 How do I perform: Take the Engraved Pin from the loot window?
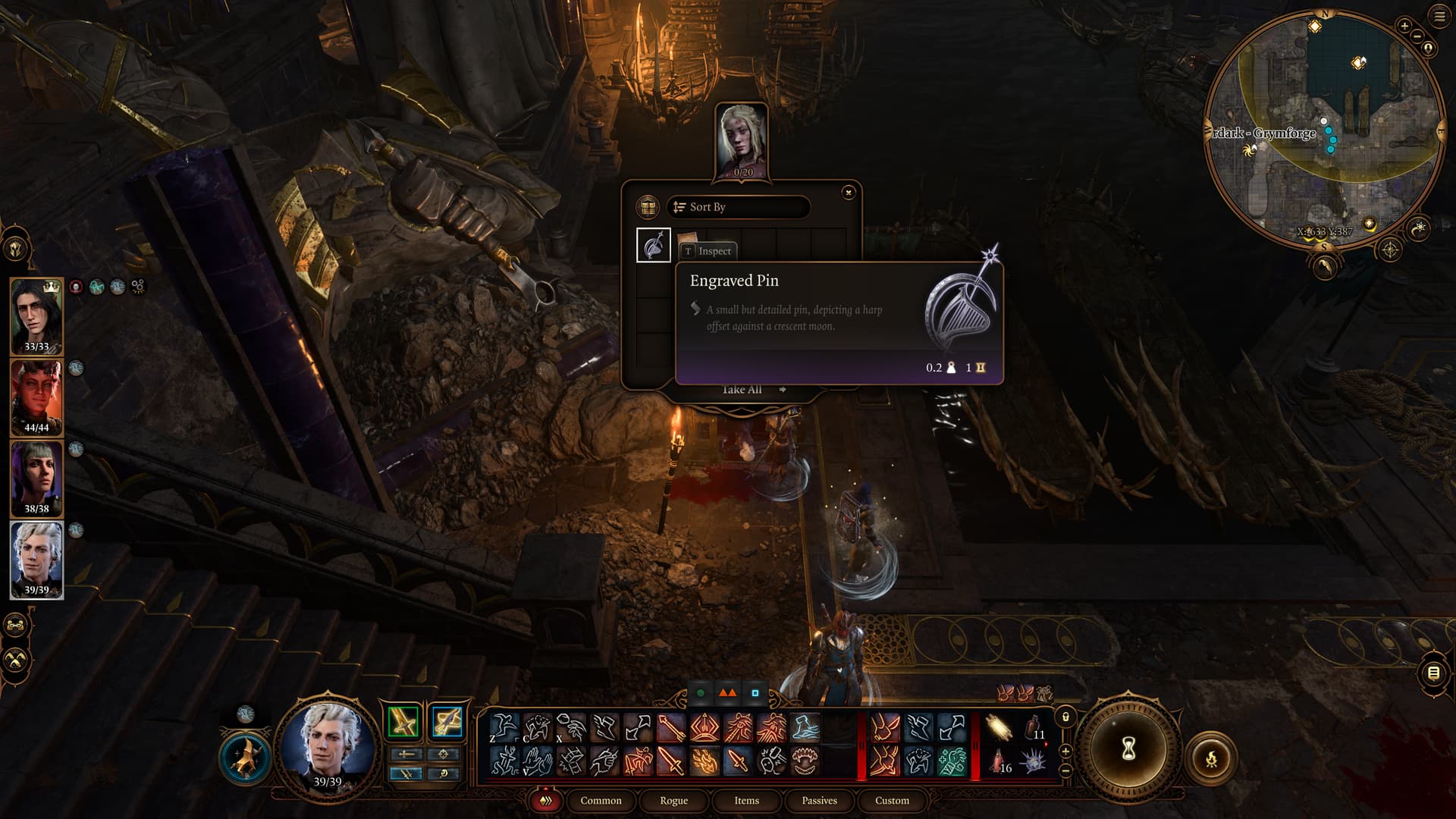pos(653,245)
